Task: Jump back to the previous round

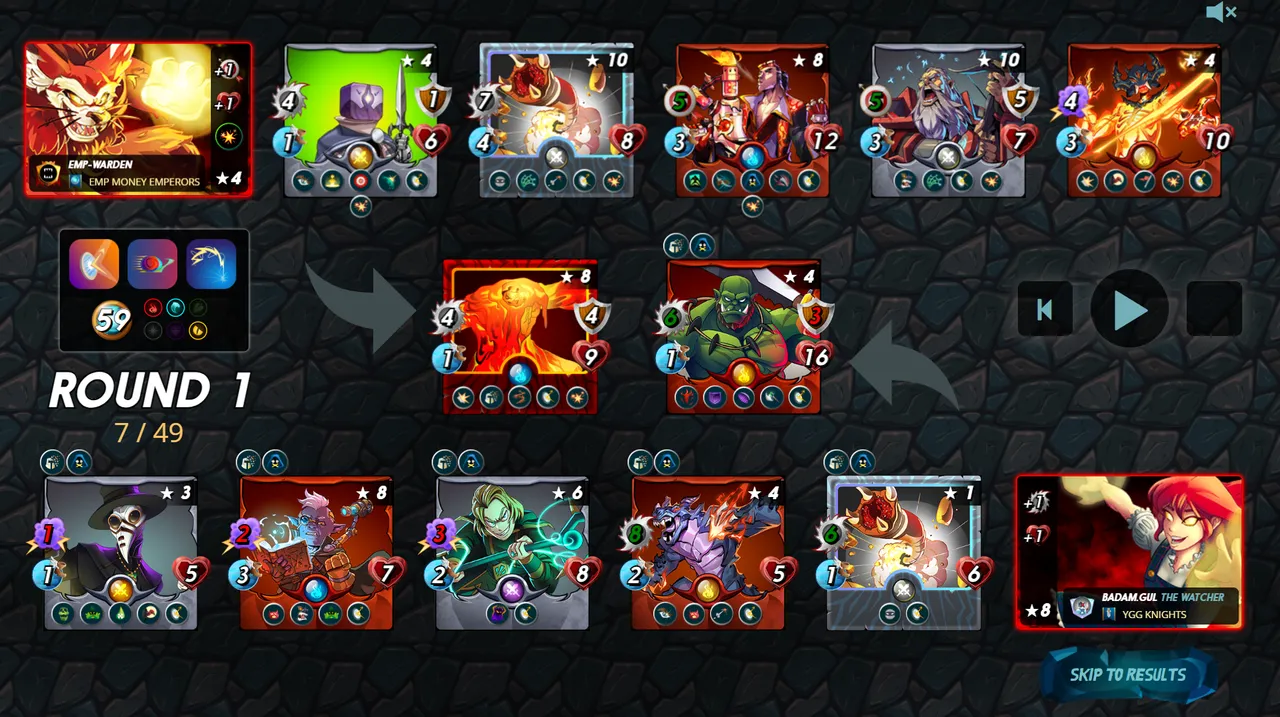Action: (1045, 309)
